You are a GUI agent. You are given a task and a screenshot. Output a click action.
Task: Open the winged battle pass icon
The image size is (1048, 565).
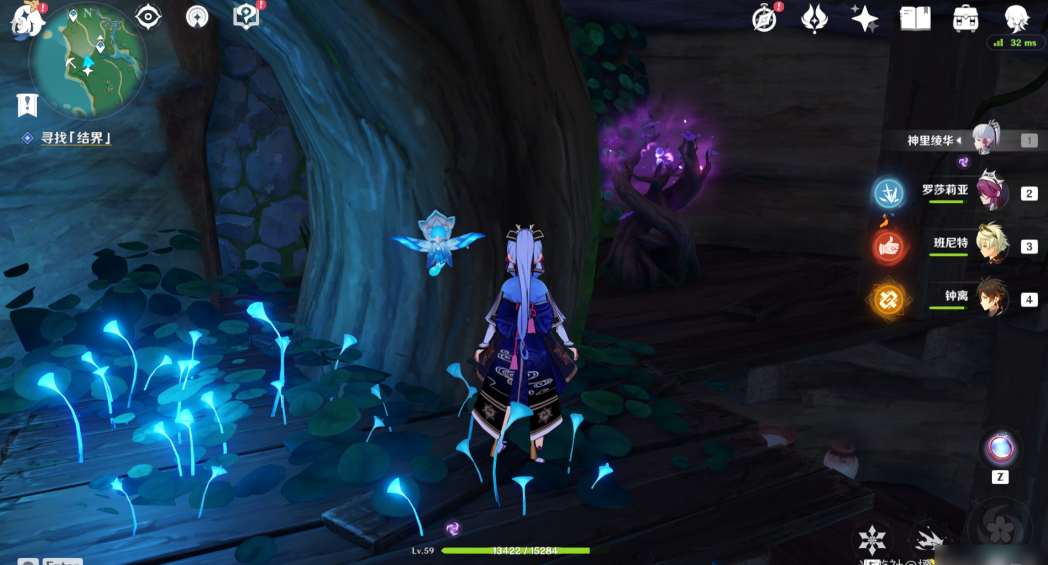(x=815, y=18)
